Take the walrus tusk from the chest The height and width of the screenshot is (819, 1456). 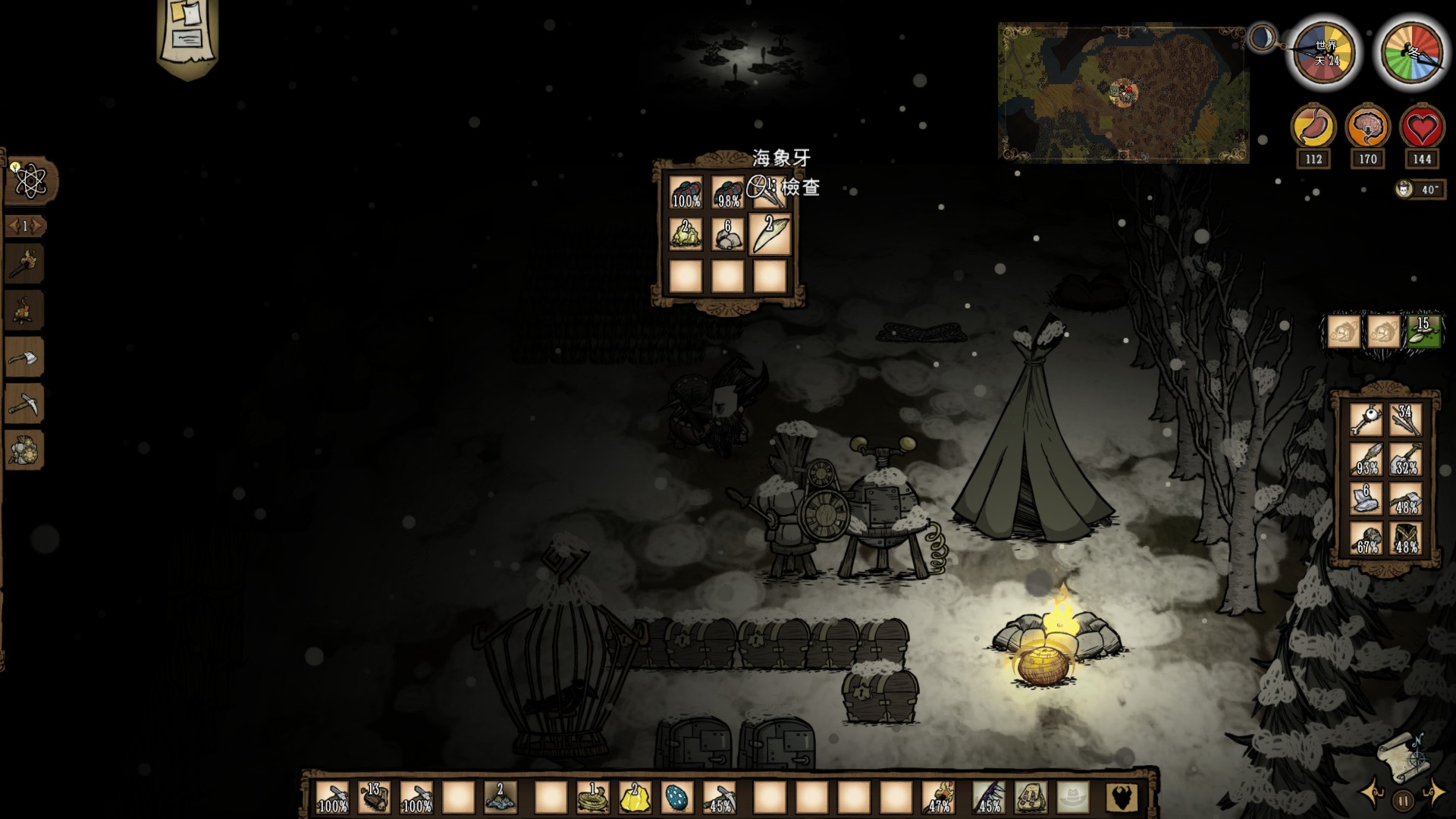(x=770, y=234)
